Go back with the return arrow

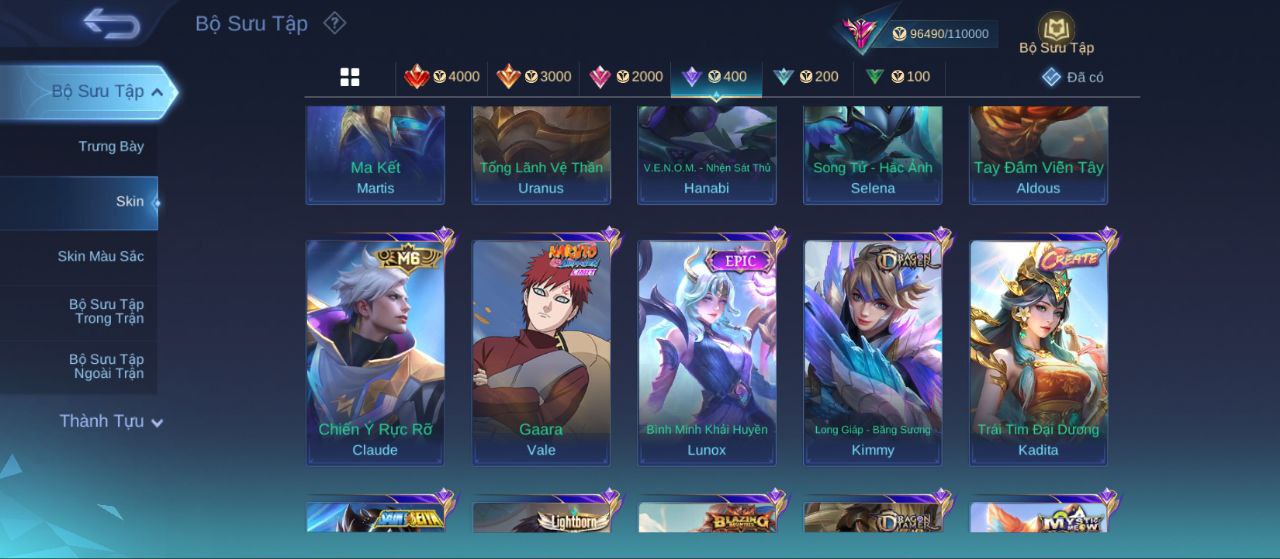(x=111, y=23)
